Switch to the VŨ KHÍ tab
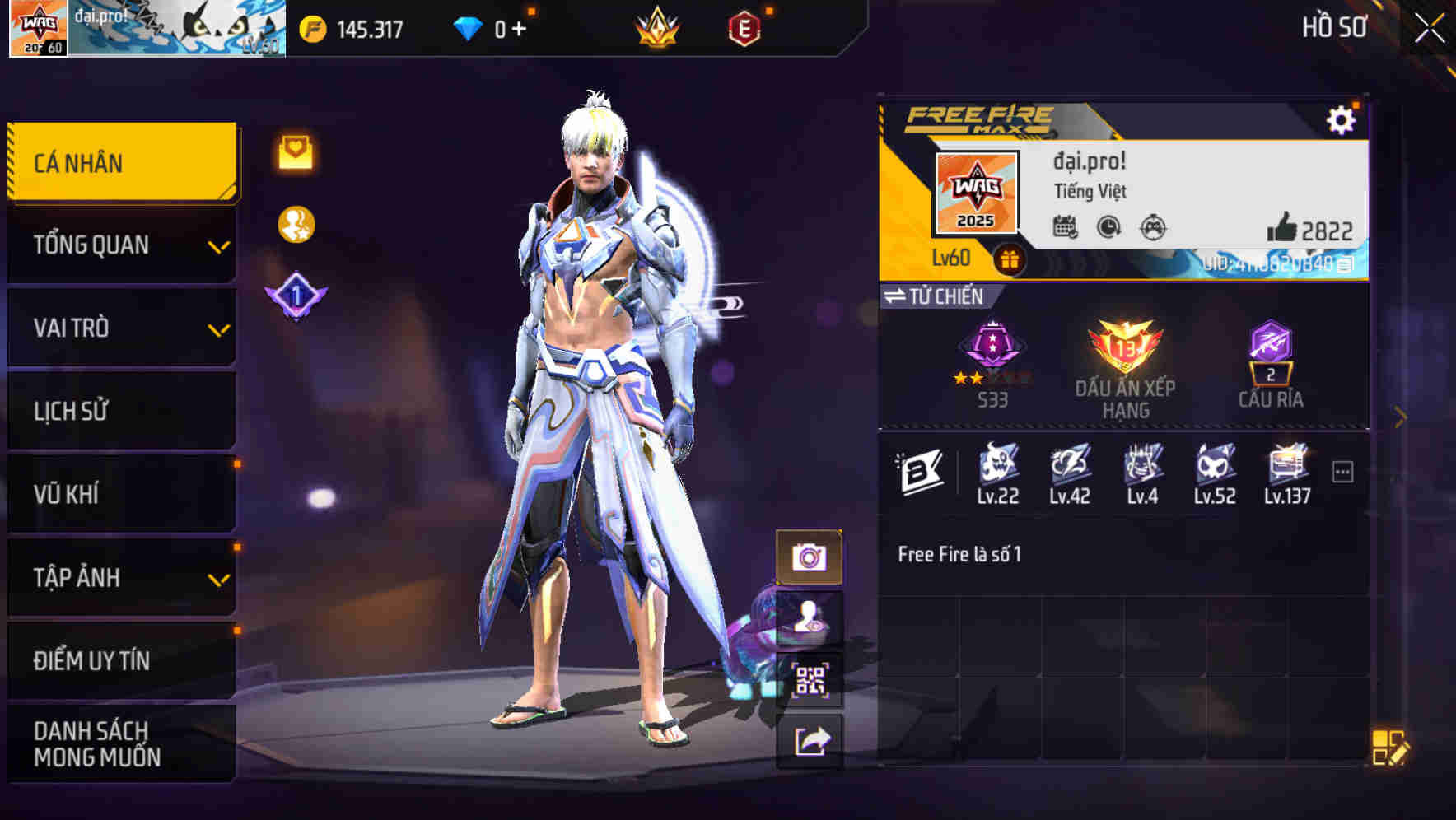Viewport: 1456px width, 820px height. [119, 494]
